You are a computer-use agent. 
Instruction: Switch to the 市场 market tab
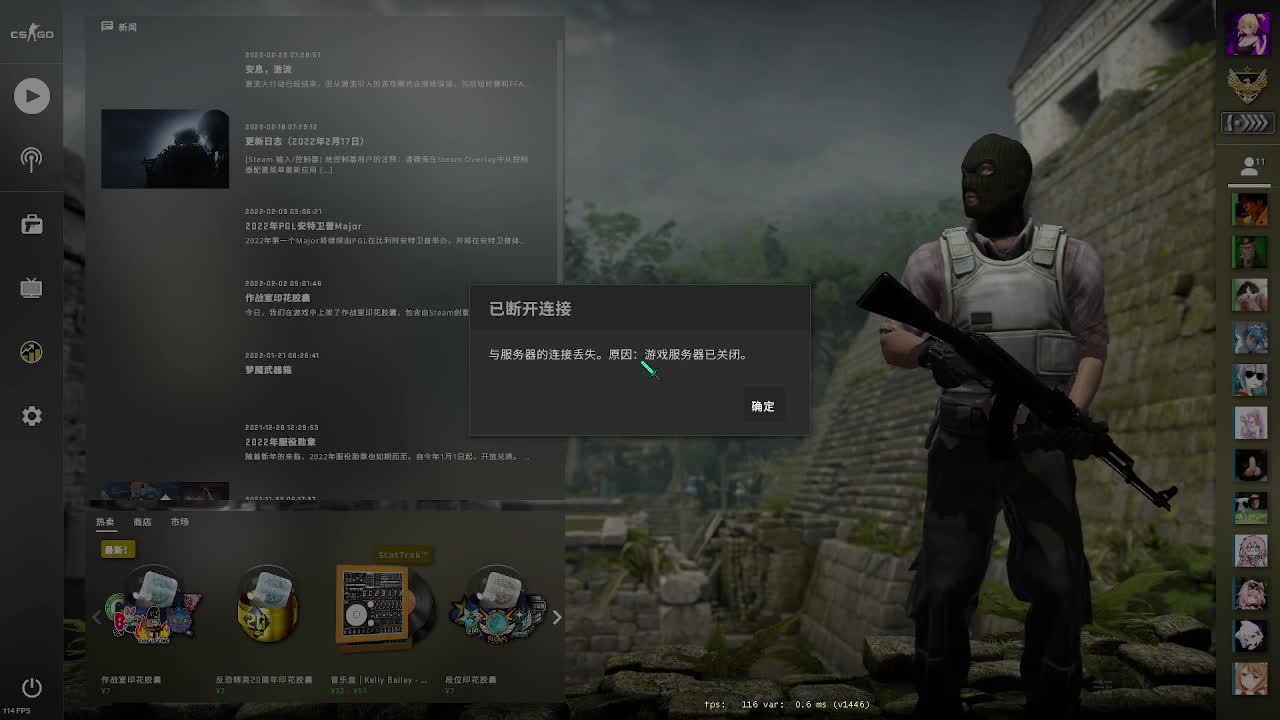pyautogui.click(x=180, y=521)
